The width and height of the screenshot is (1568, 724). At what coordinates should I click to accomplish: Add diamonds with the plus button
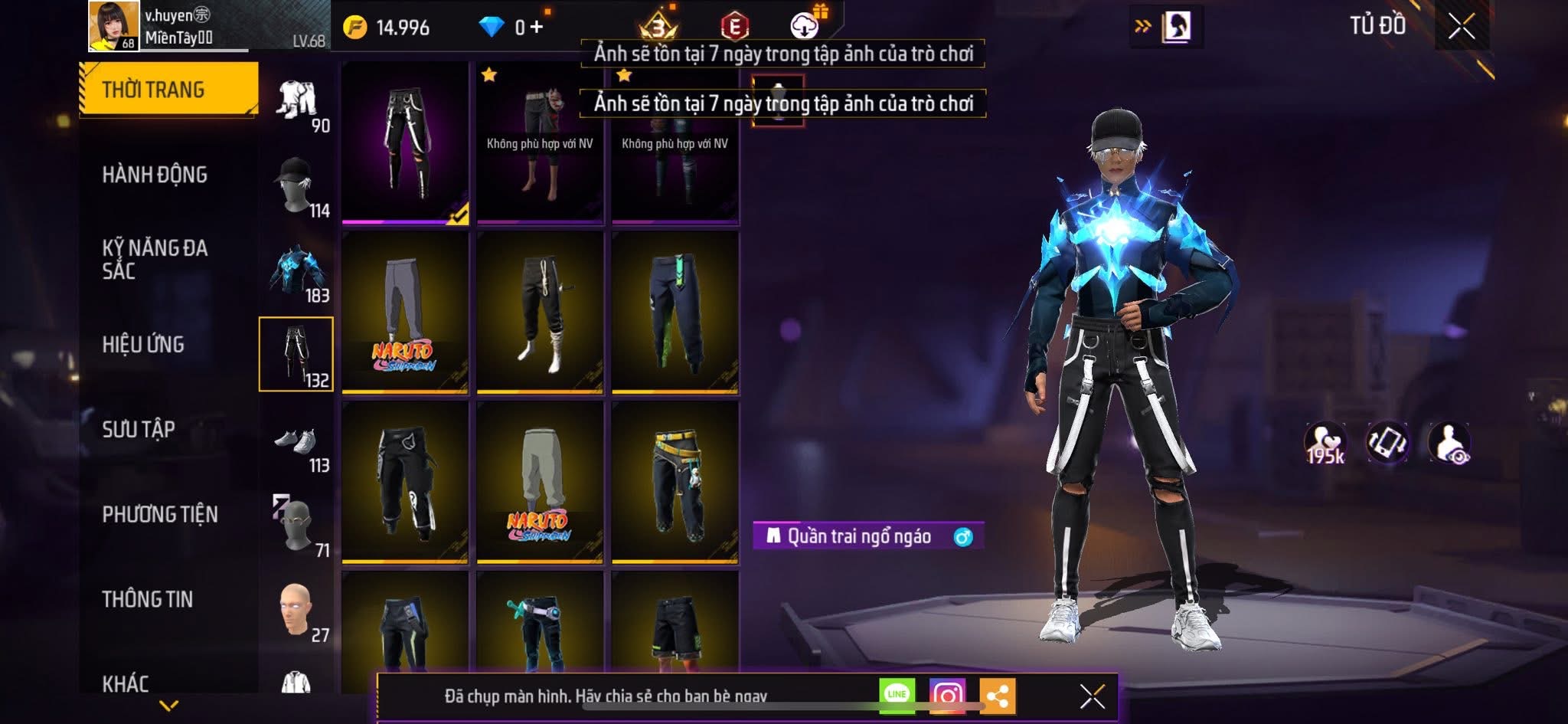pyautogui.click(x=536, y=28)
